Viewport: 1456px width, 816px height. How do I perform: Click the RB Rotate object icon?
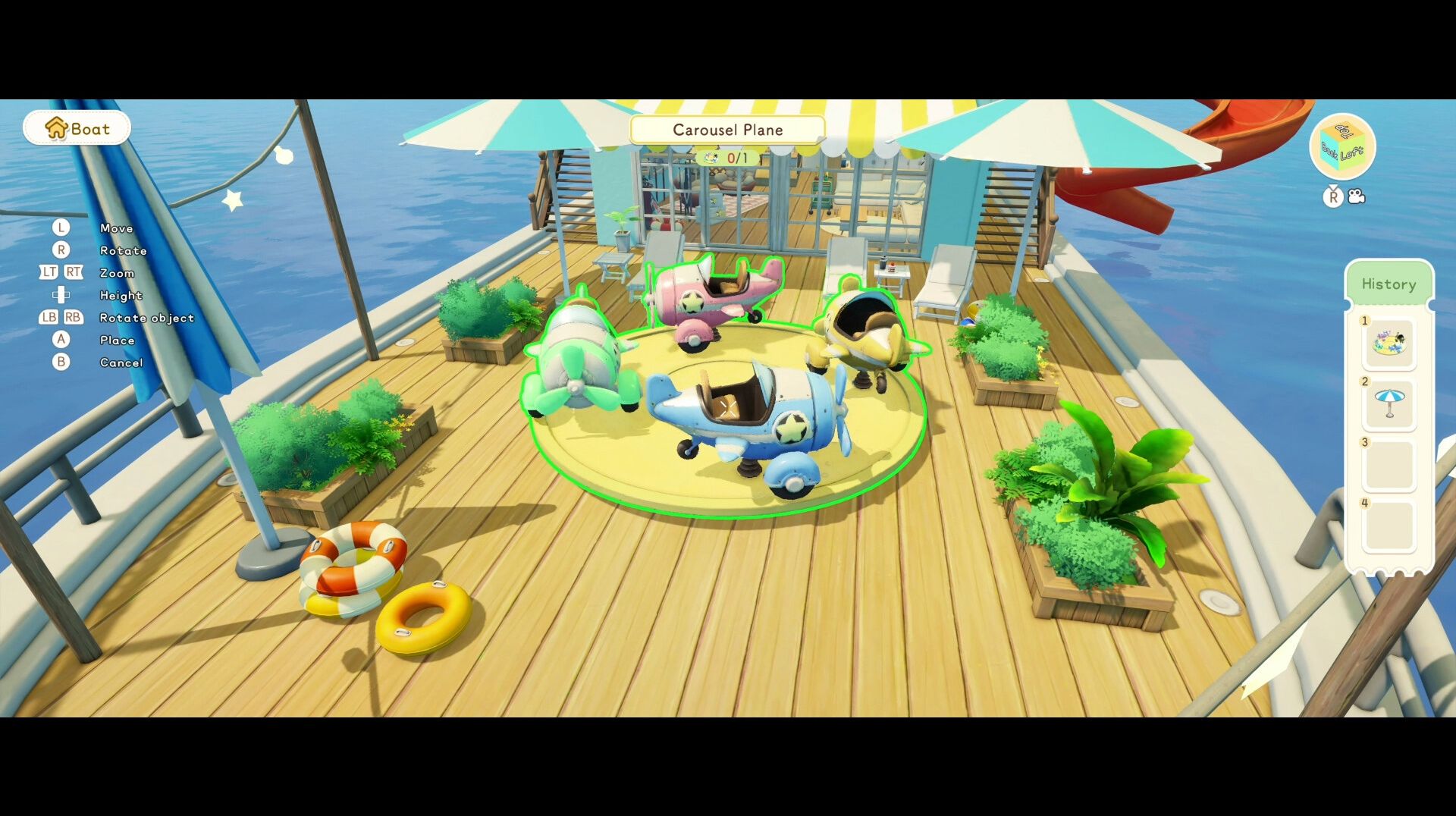[x=74, y=318]
